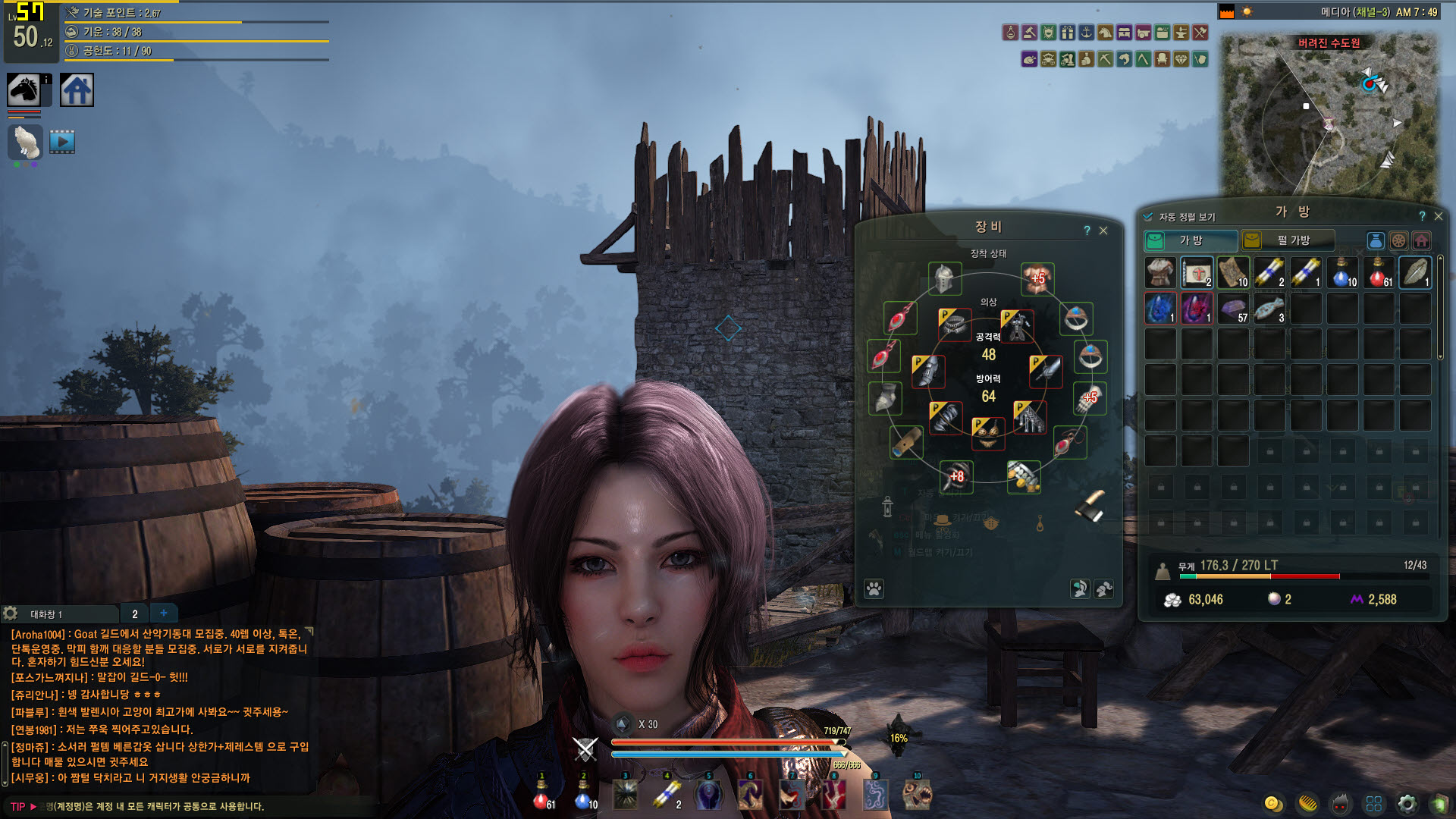Open the minimap
1456x819 pixels.
[1327, 114]
